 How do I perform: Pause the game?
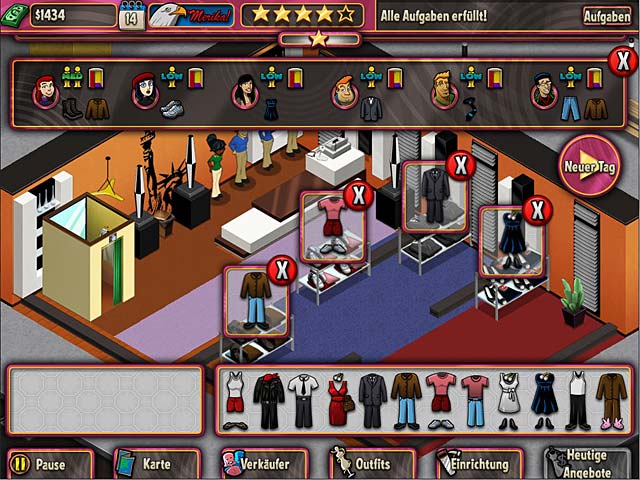pyautogui.click(x=49, y=464)
